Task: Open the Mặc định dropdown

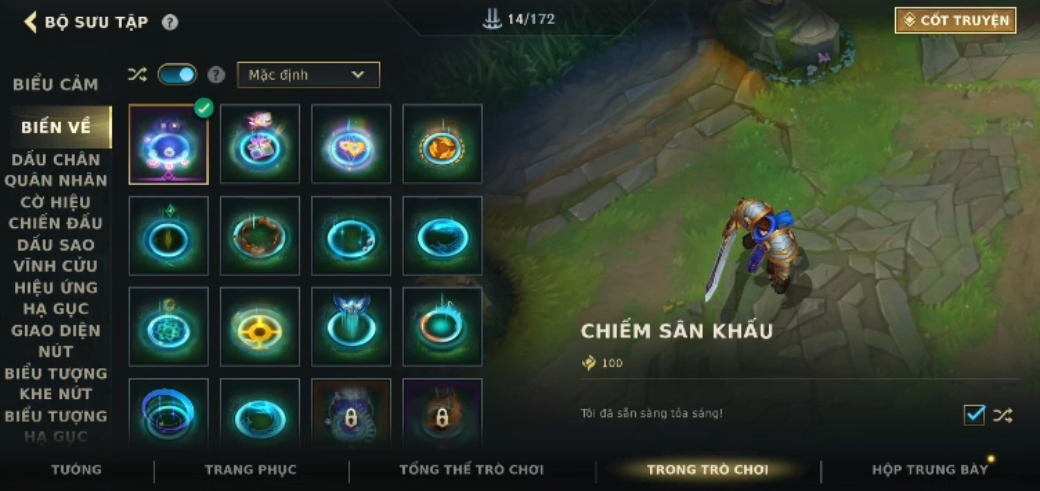Action: [x=308, y=75]
